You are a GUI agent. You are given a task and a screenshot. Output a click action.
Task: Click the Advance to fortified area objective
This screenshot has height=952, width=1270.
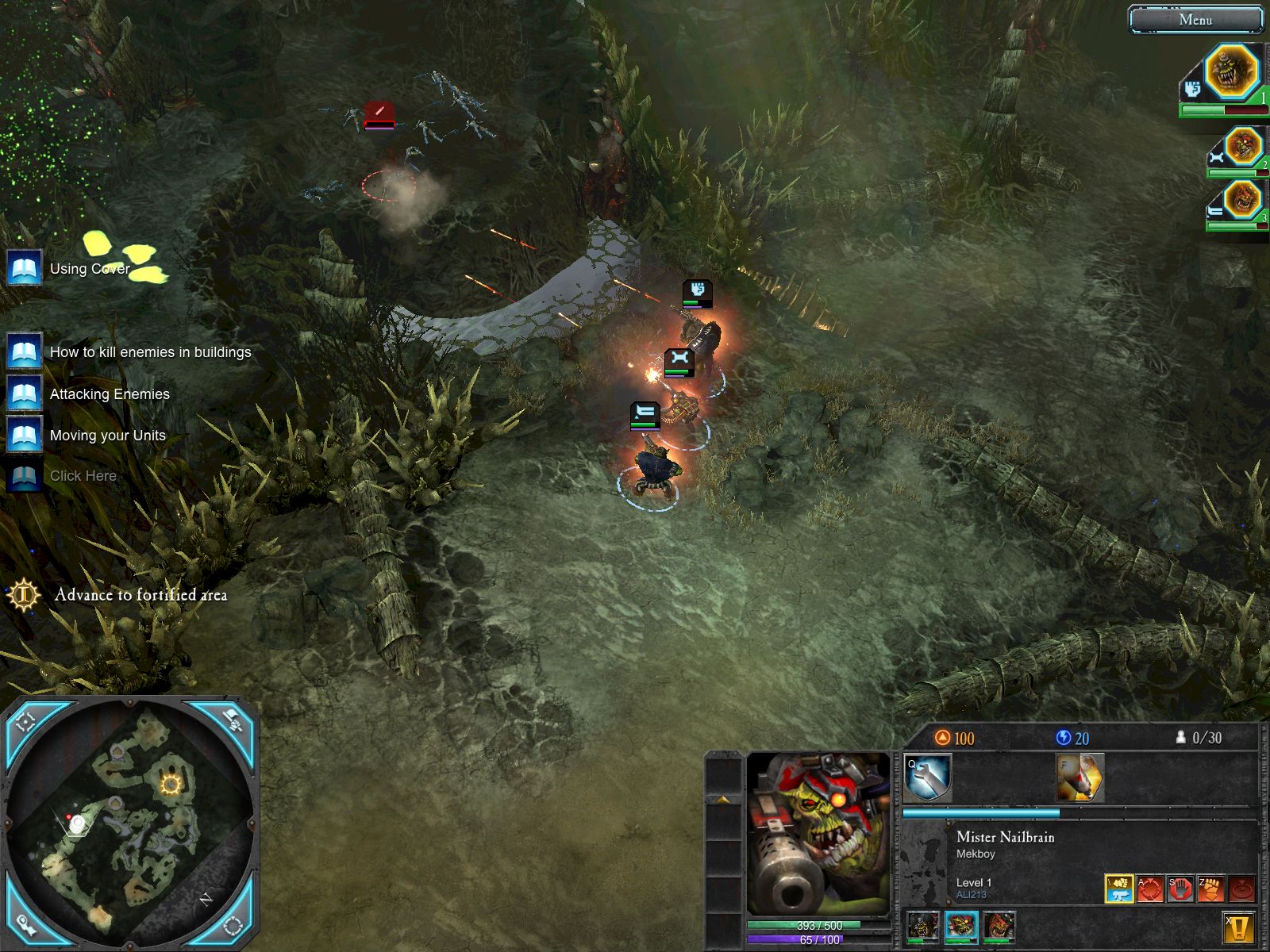140,594
